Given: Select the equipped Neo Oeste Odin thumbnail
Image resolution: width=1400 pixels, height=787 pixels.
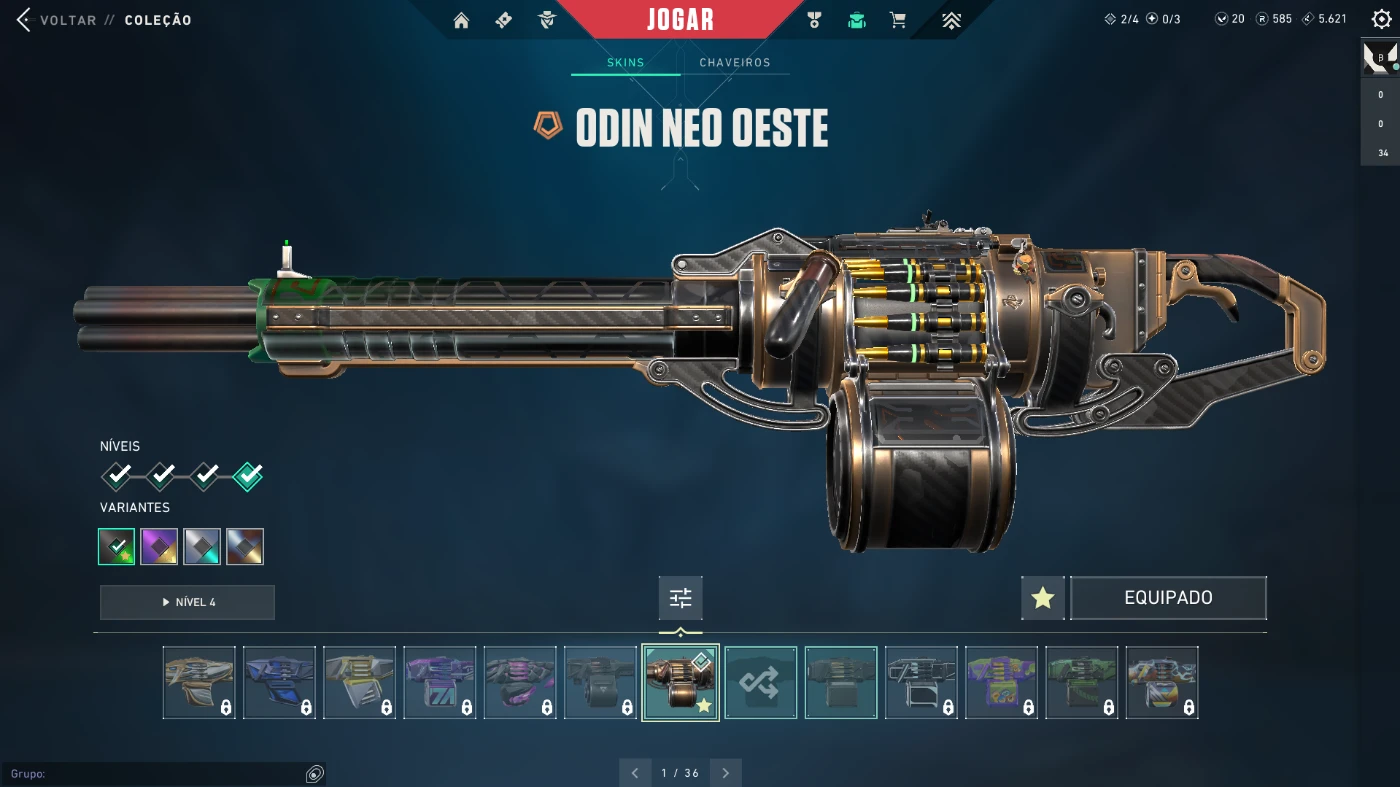Looking at the screenshot, I should click(680, 682).
